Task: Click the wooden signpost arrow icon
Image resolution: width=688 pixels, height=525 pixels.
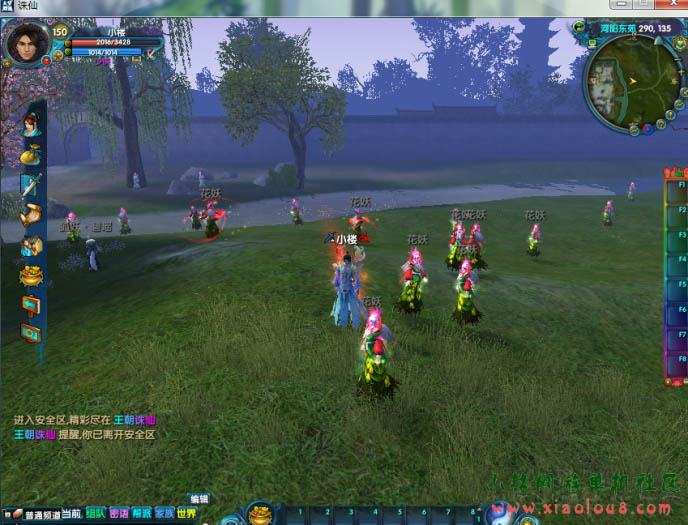Action: (x=31, y=304)
